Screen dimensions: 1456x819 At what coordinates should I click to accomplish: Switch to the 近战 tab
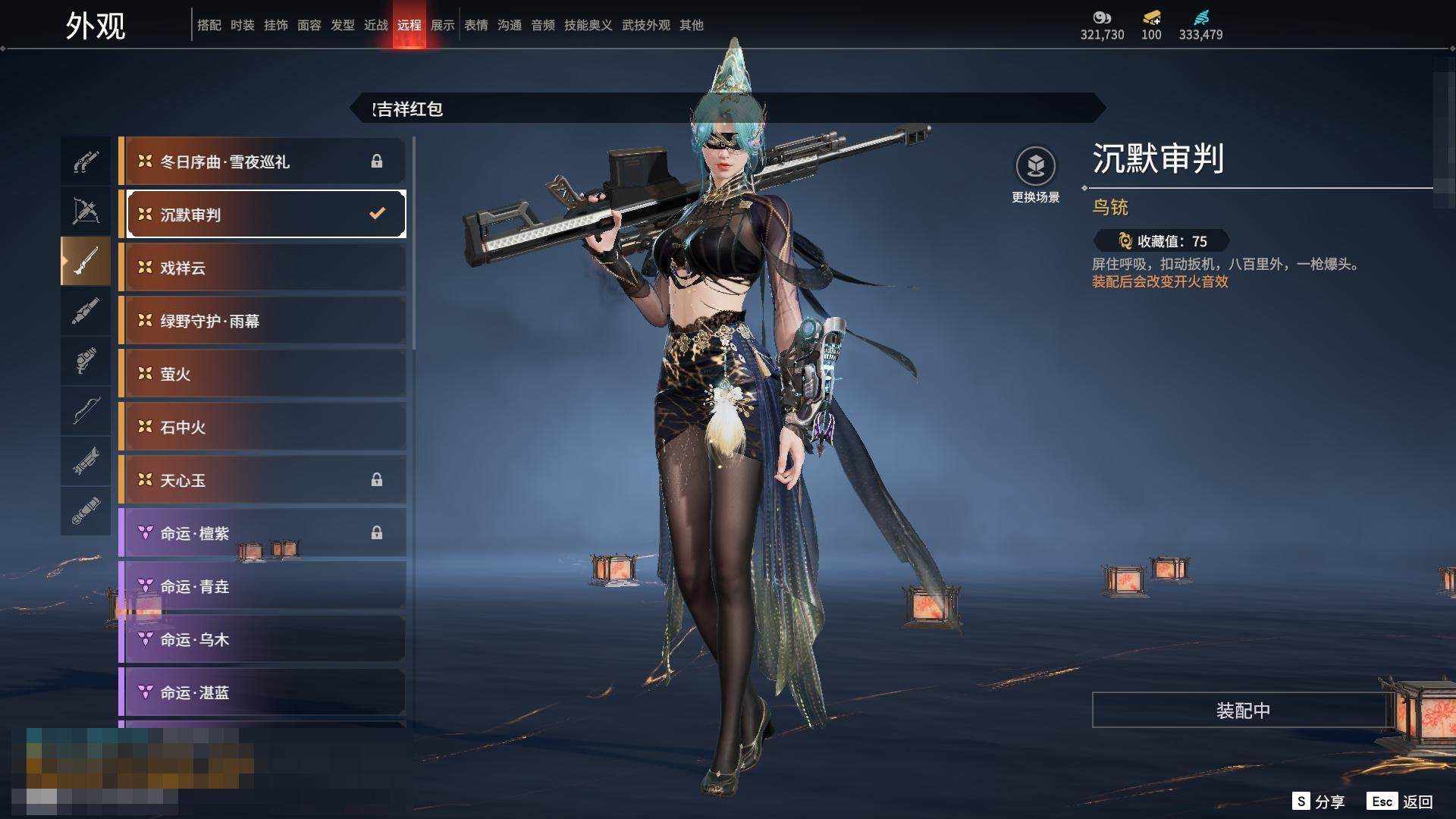pyautogui.click(x=376, y=25)
